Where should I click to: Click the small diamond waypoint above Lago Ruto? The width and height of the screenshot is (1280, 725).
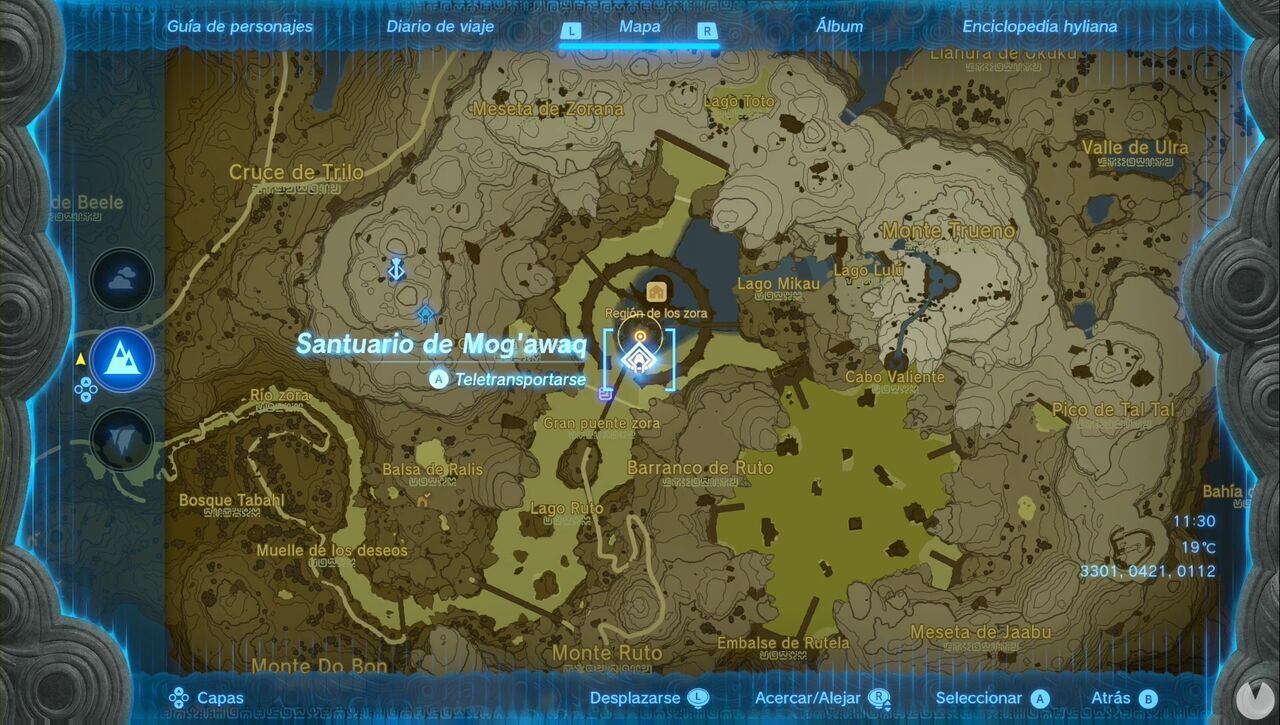point(425,312)
